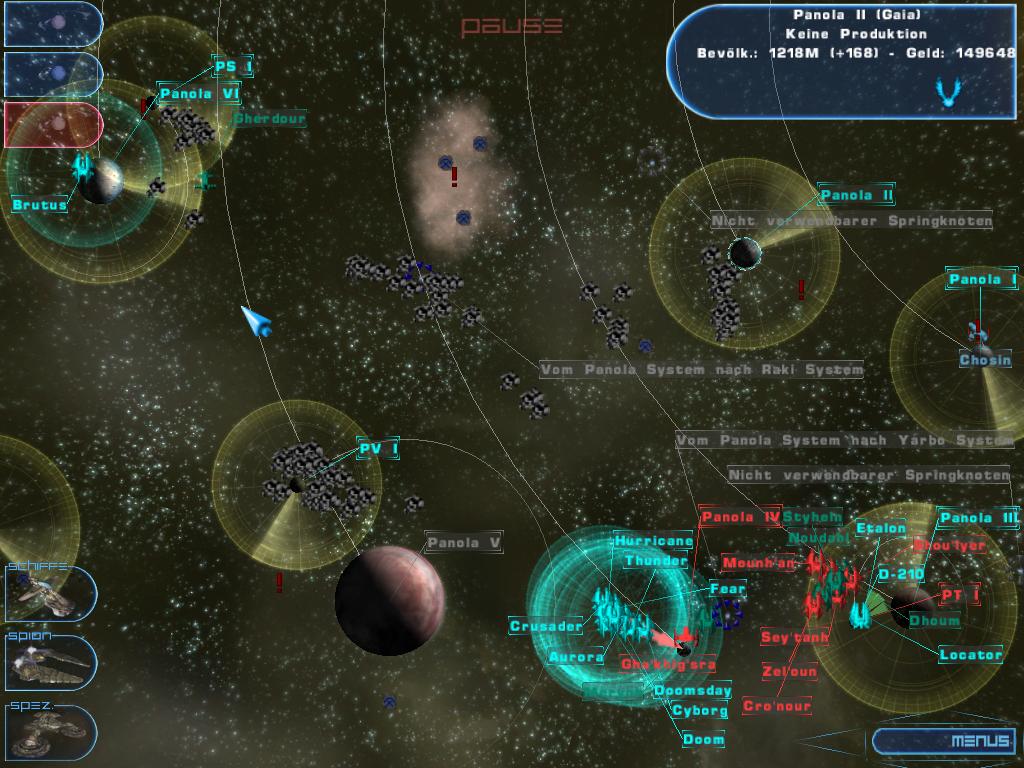Select the red-highlighted system tab
Screen dimensions: 1024x768
click(52, 124)
